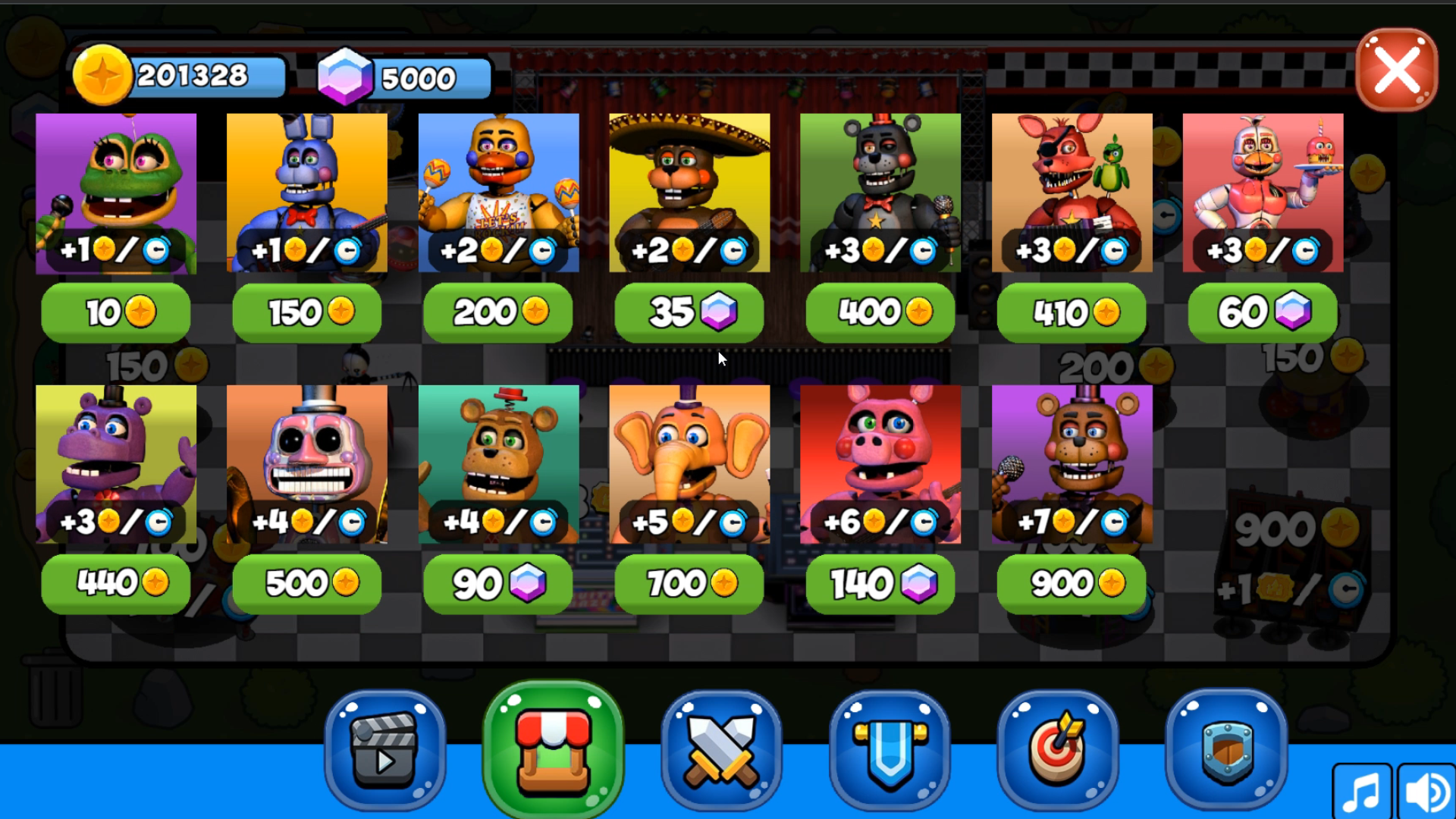Select the Mr. Hippo character portrait

point(115,464)
